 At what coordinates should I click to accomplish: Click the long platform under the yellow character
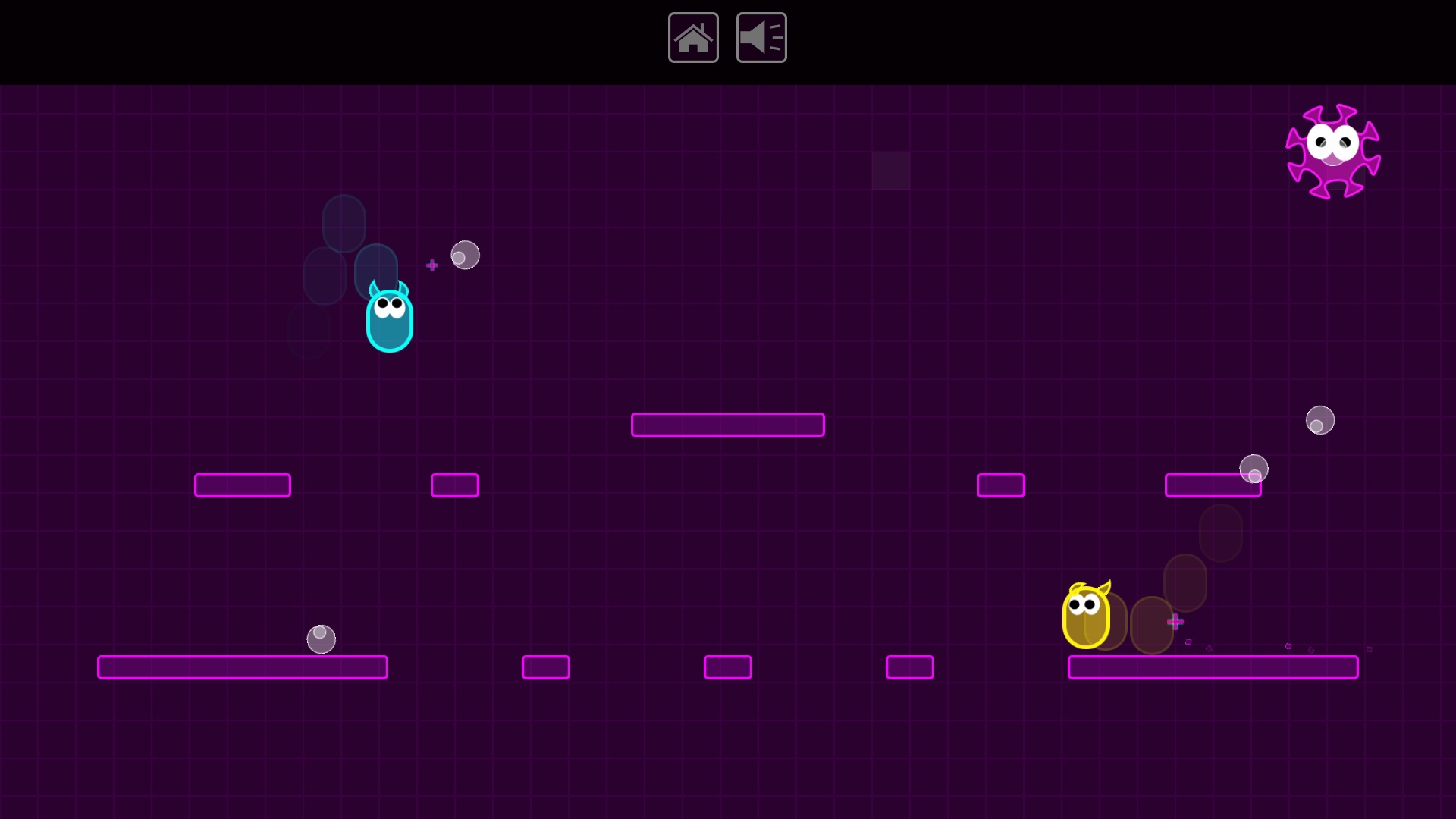[1213, 667]
